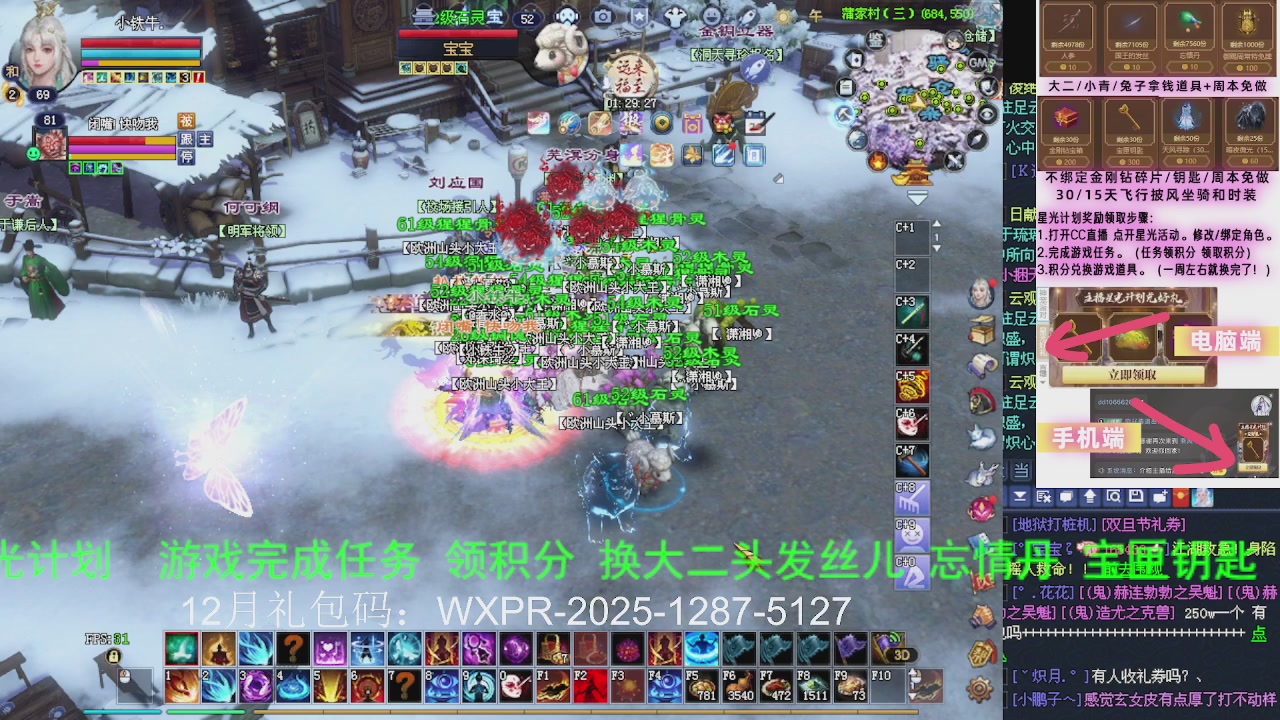This screenshot has width=1280, height=720.
Task: Click the crossed-swords icon below the minimap
Action: 955,161
